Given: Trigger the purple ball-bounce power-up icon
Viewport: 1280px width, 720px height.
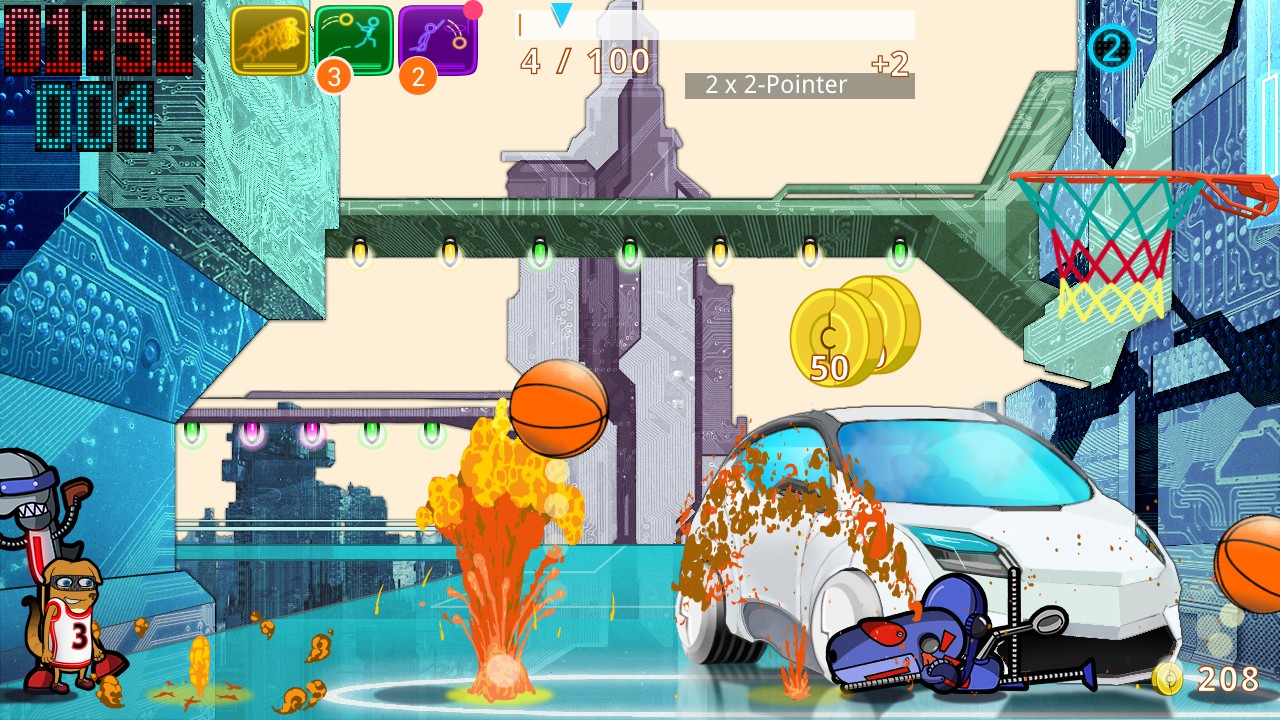Looking at the screenshot, I should (438, 41).
